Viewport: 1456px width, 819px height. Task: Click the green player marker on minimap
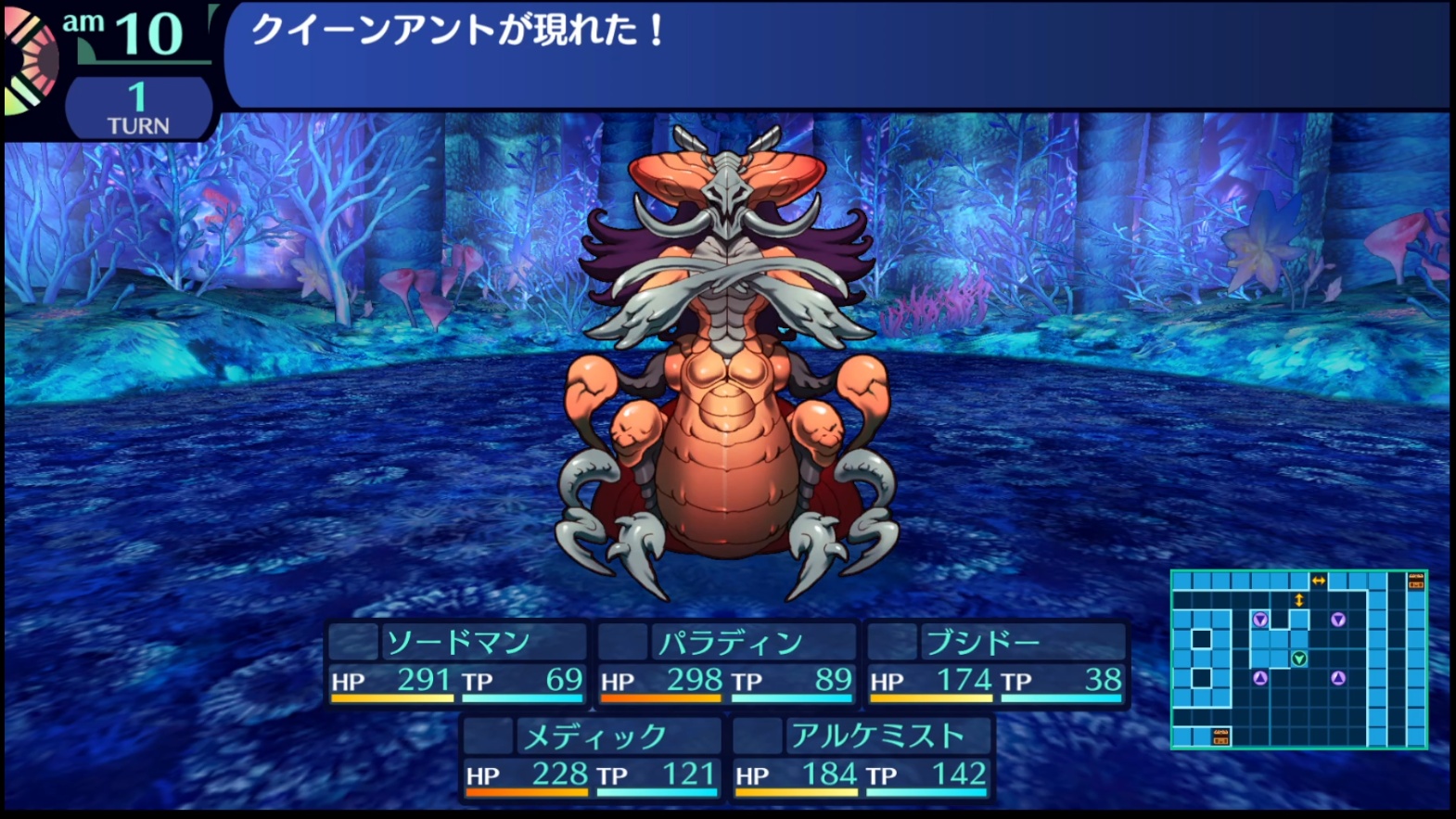(x=1299, y=659)
